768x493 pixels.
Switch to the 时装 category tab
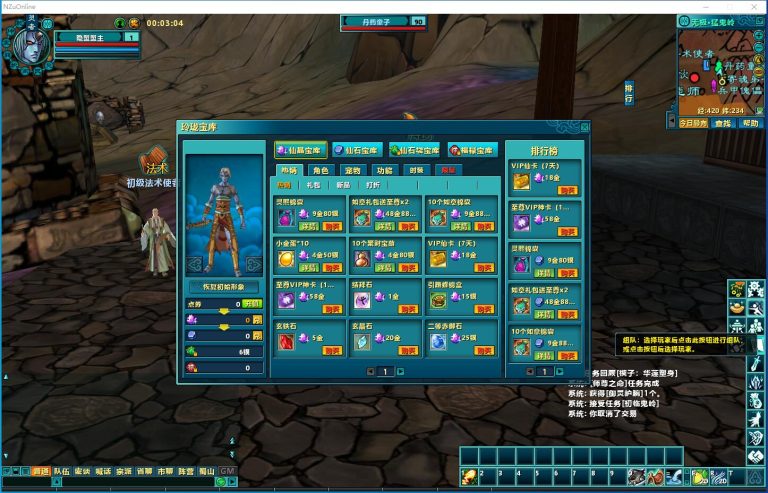[416, 170]
